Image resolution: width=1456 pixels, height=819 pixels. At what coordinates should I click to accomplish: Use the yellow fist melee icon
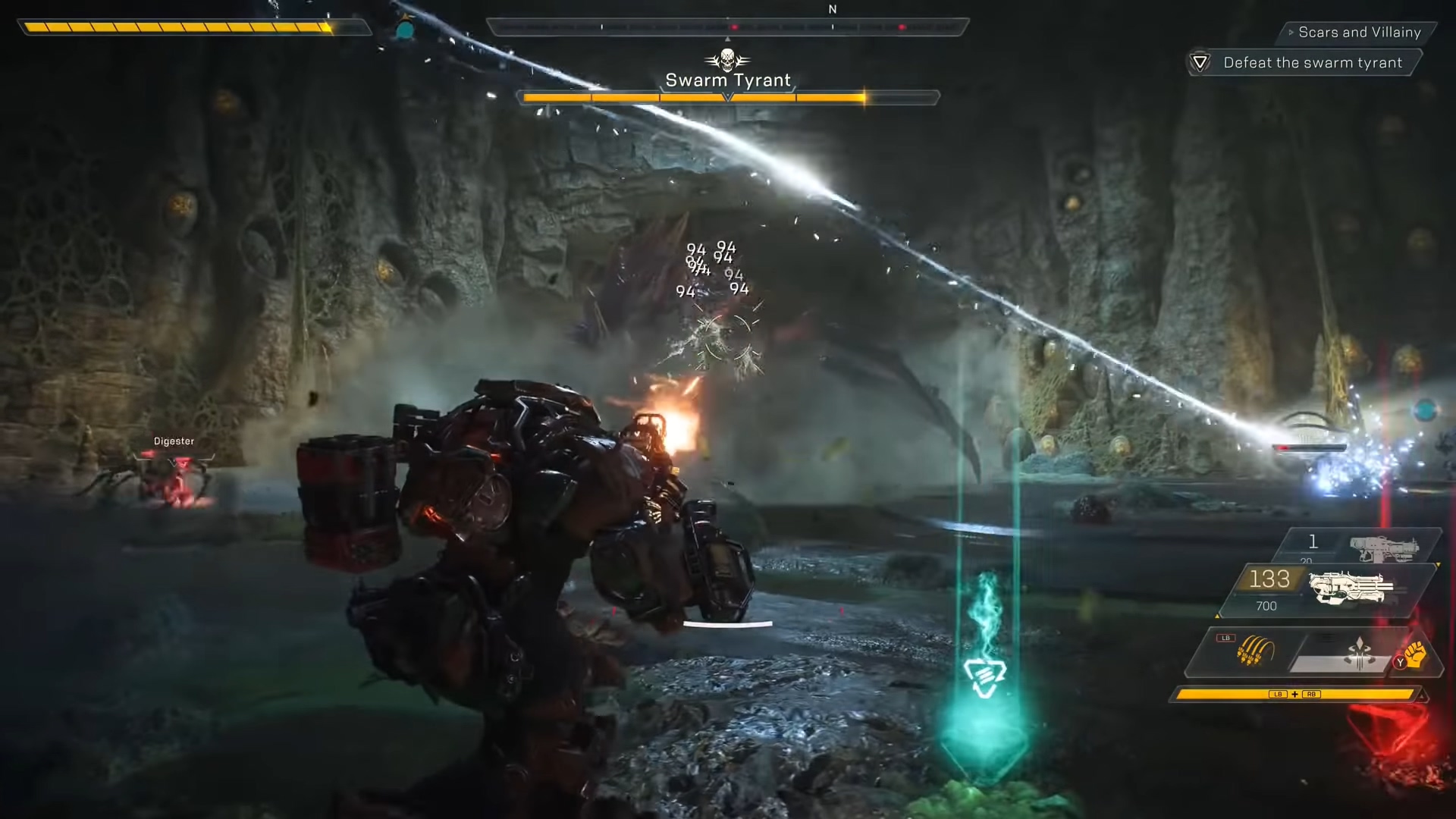pos(1416,654)
